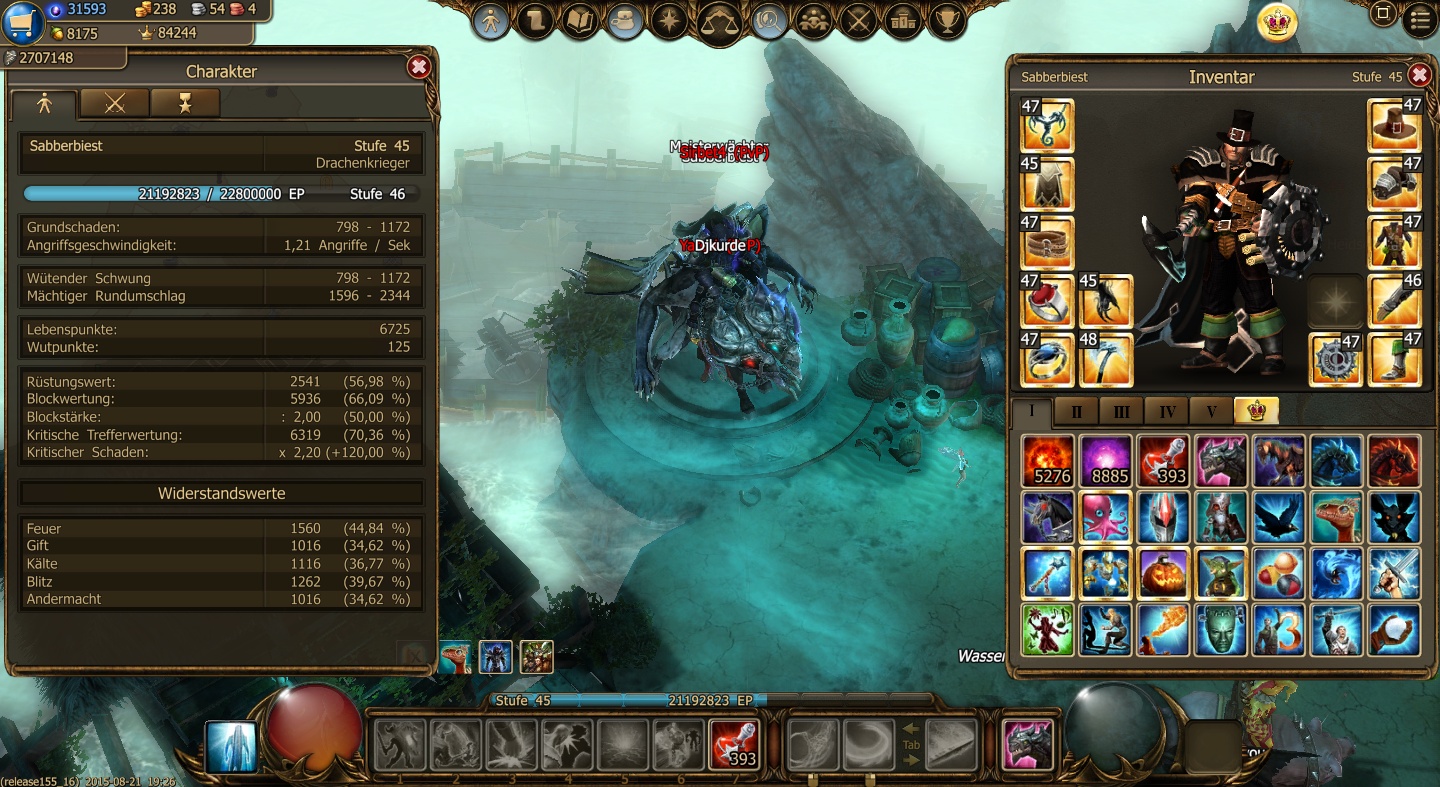Click the golden crown premium button
This screenshot has width=1440, height=787.
1277,22
